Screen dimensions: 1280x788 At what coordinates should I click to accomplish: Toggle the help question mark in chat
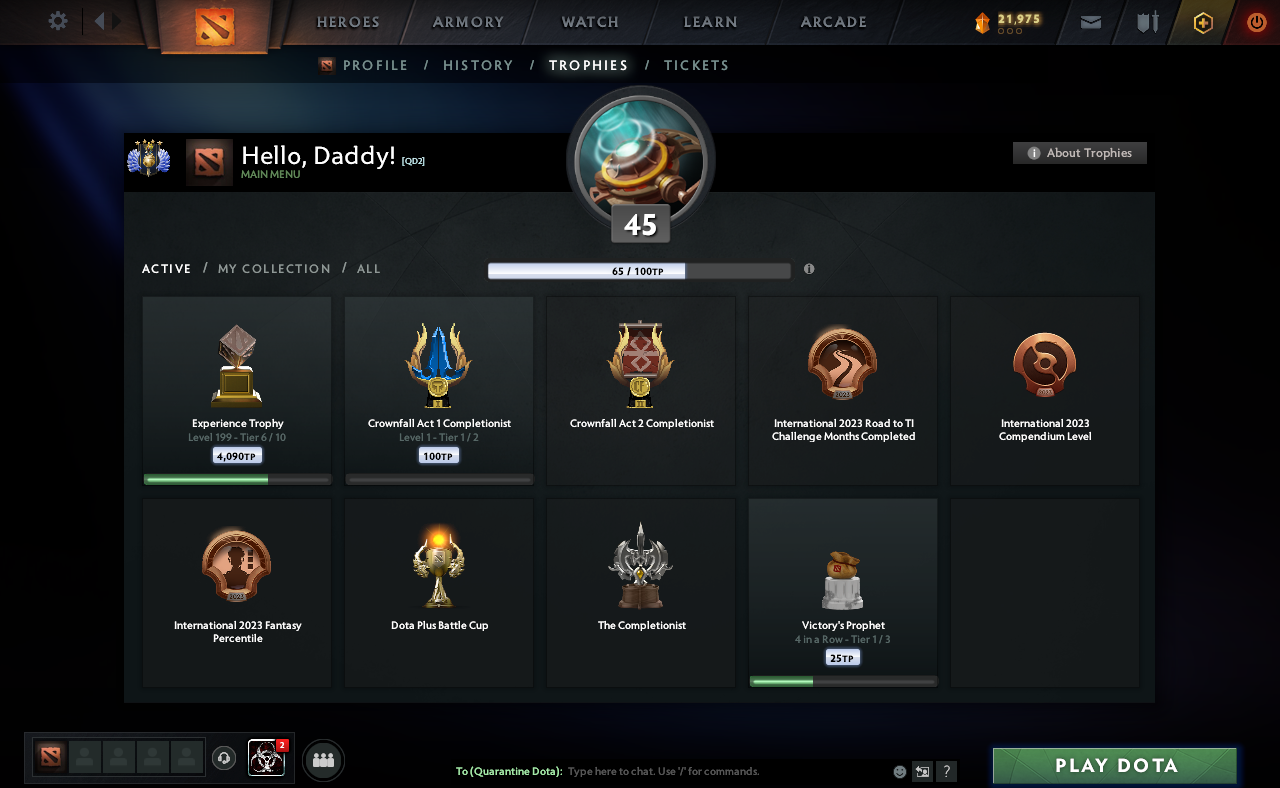945,771
